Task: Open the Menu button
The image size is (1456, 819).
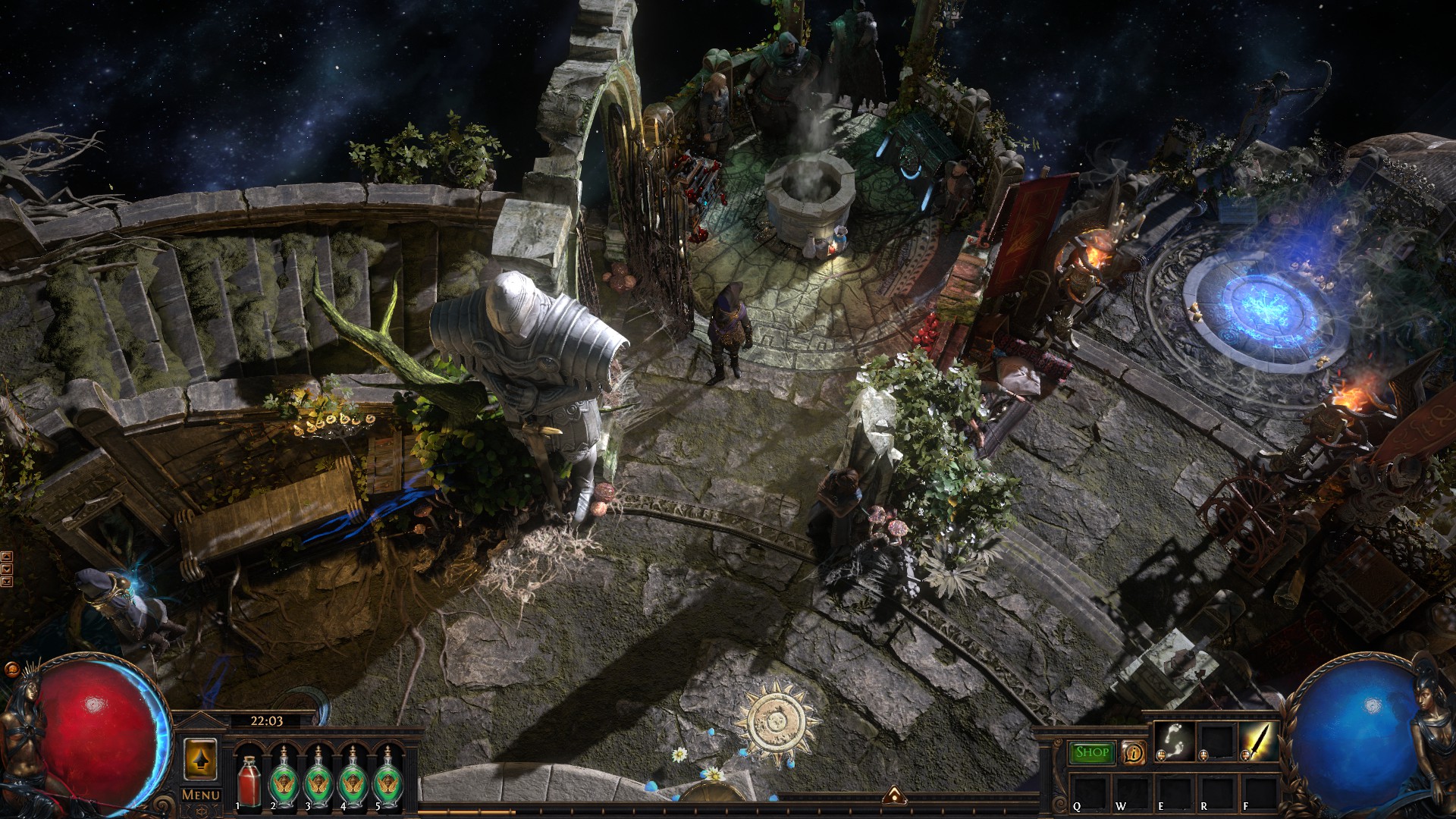Action: click(201, 795)
